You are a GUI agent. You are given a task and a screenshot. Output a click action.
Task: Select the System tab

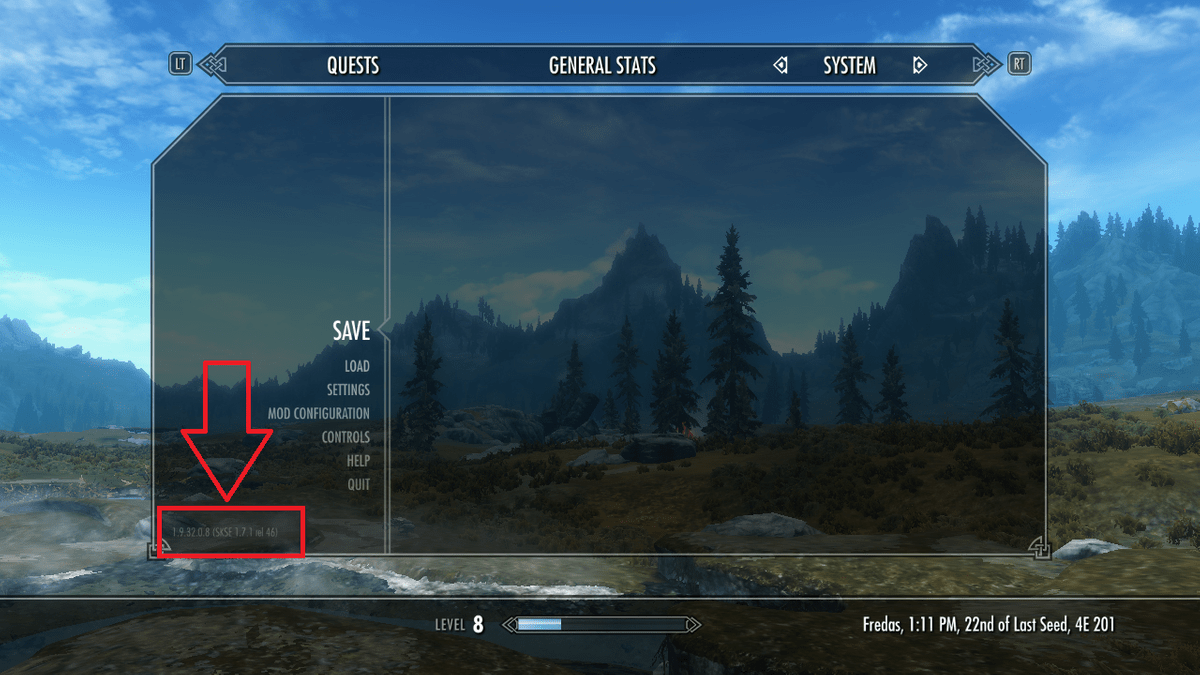pos(849,66)
